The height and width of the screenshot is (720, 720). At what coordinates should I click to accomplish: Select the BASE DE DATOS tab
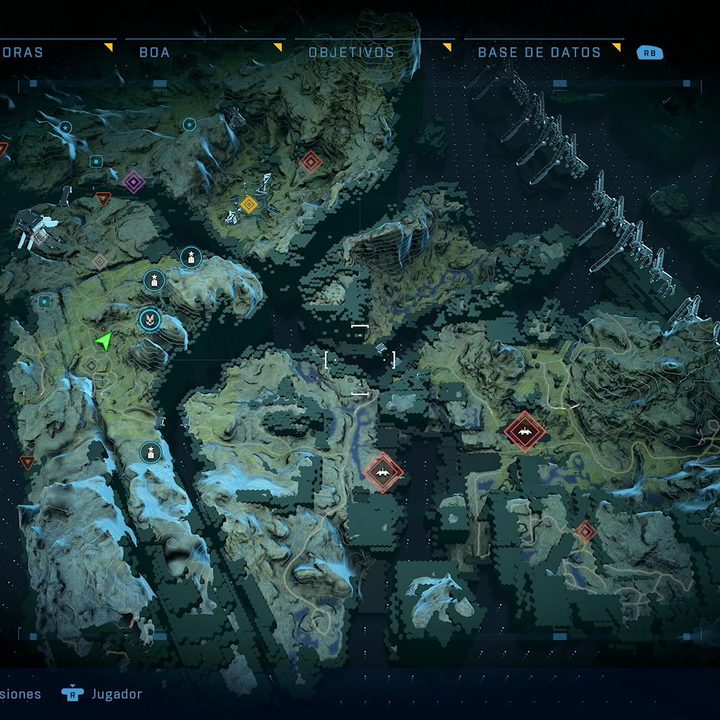[539, 52]
